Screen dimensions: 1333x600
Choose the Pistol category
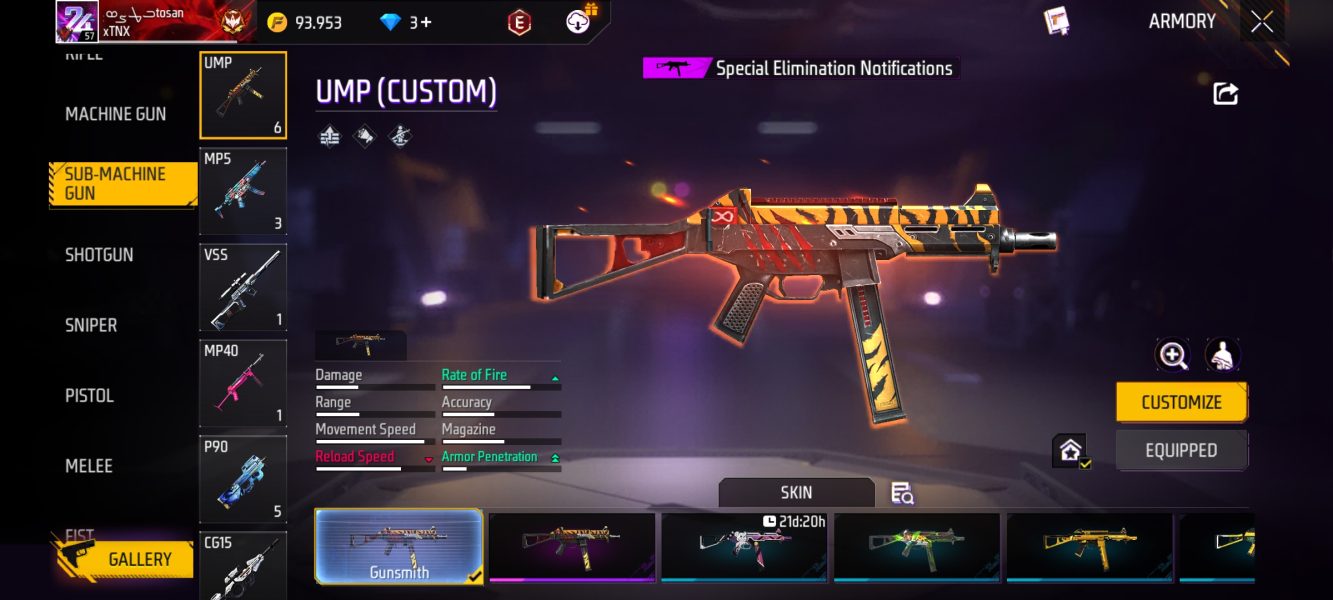click(x=90, y=396)
